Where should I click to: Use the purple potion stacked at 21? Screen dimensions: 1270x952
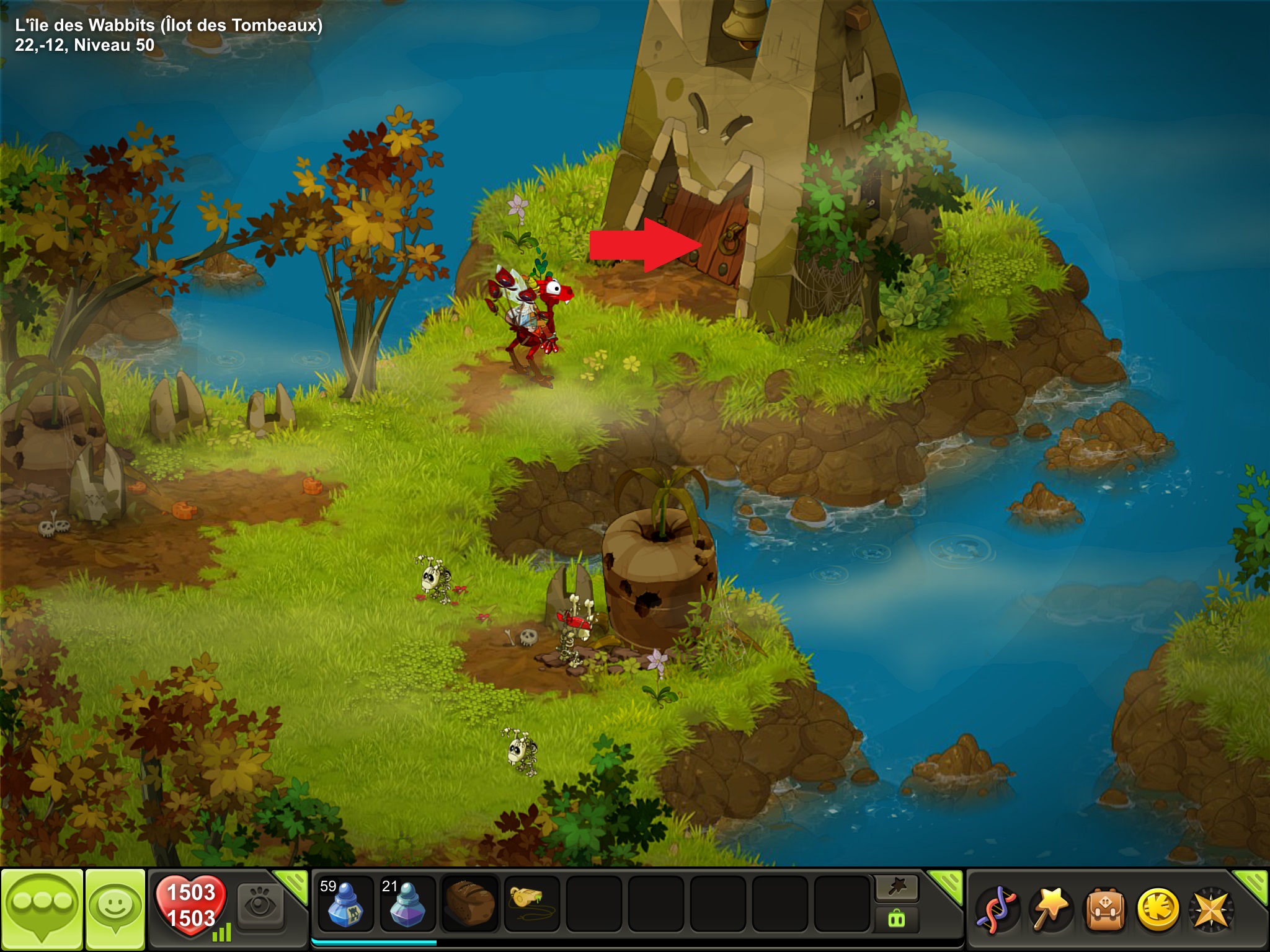point(407,904)
